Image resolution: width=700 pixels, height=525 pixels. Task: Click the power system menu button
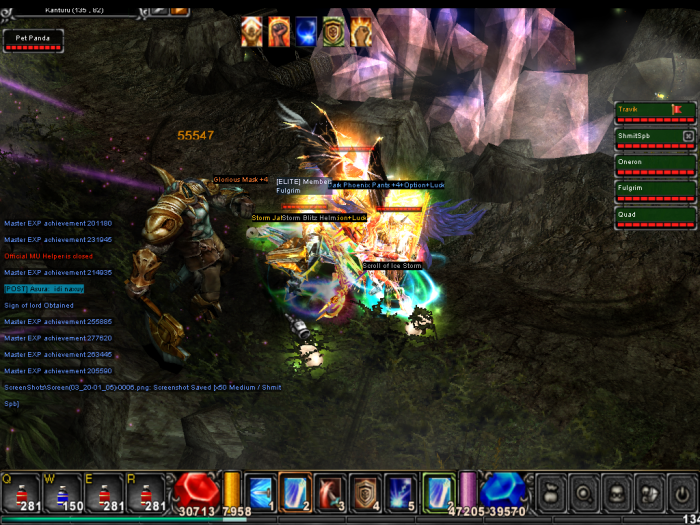682,492
